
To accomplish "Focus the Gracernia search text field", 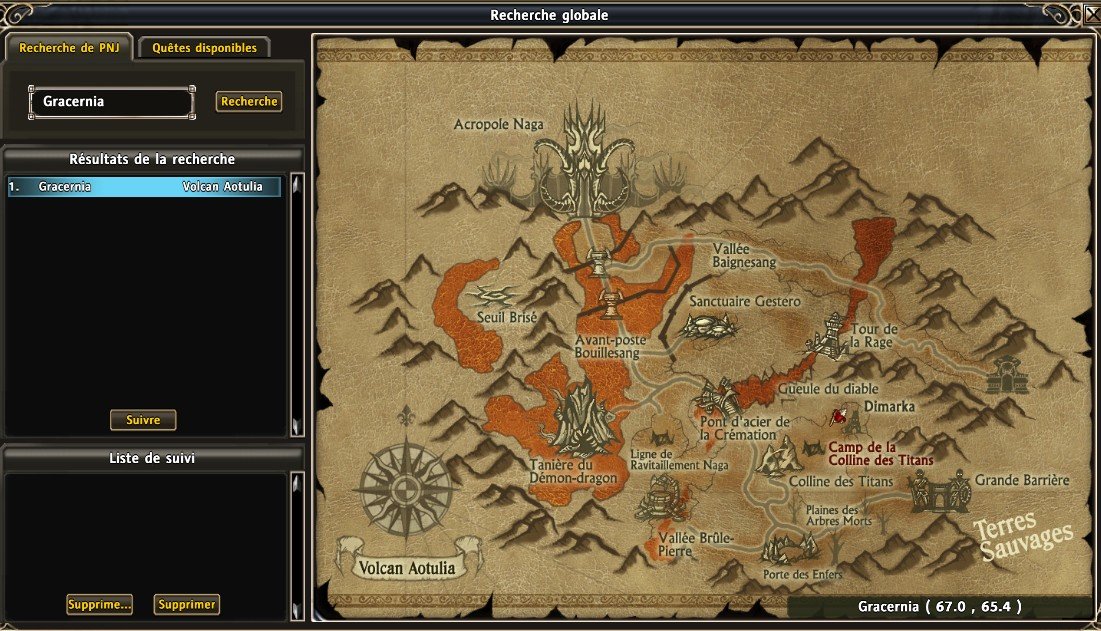I will click(x=111, y=102).
